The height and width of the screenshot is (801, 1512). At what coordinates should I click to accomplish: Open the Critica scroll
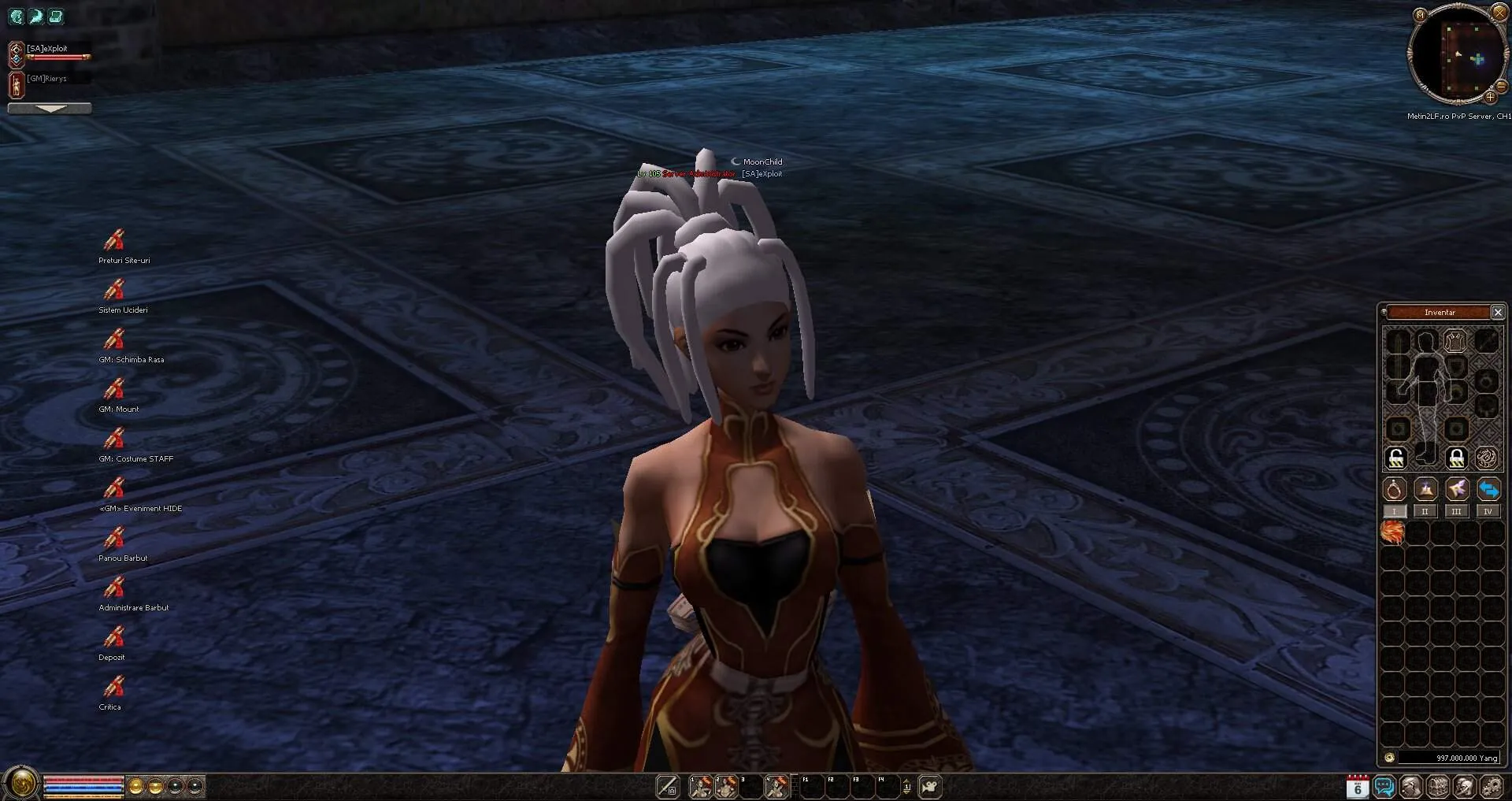tap(114, 686)
